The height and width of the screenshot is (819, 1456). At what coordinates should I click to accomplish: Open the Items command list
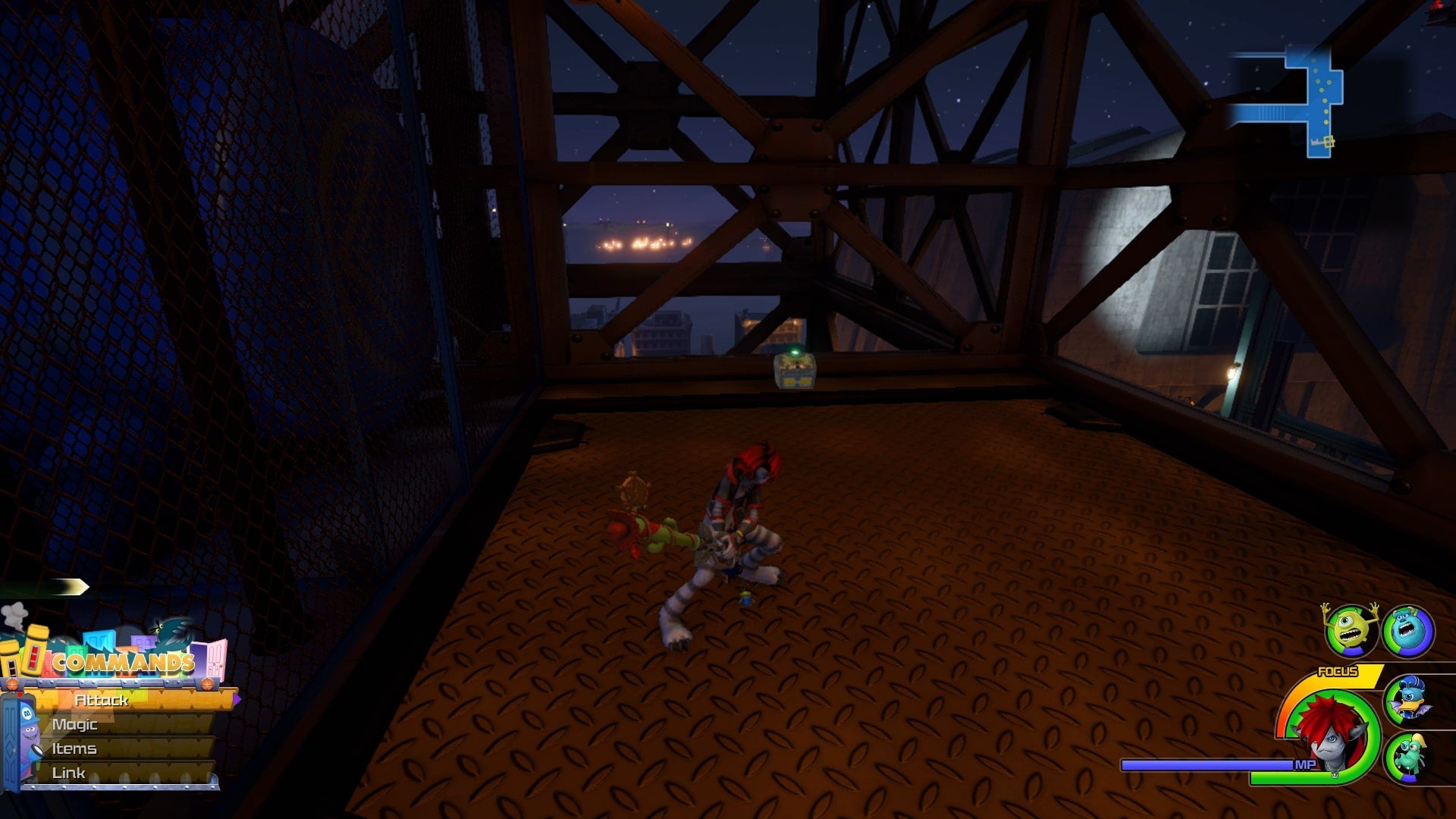pyautogui.click(x=73, y=748)
